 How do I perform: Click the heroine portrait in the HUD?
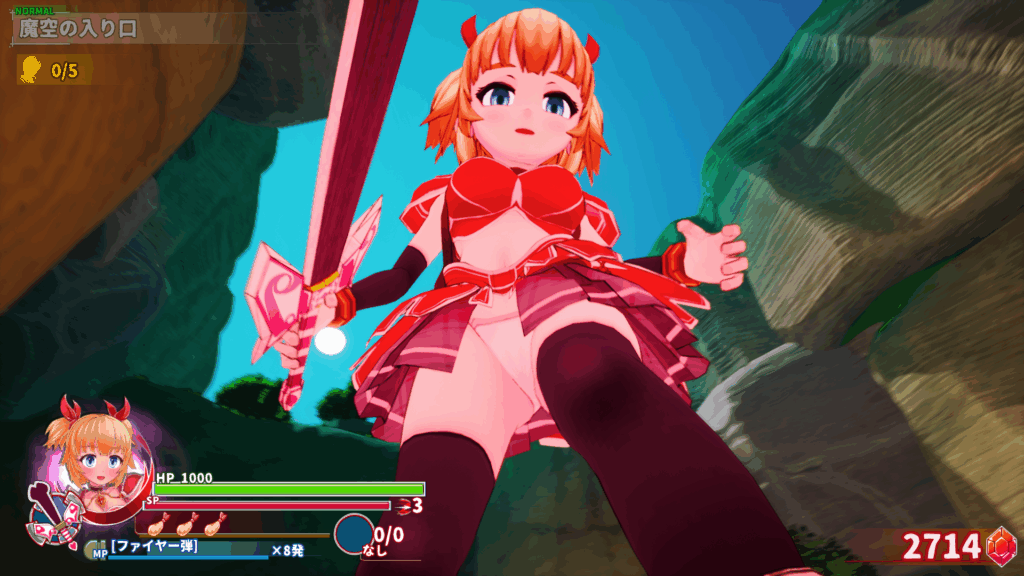click(96, 460)
